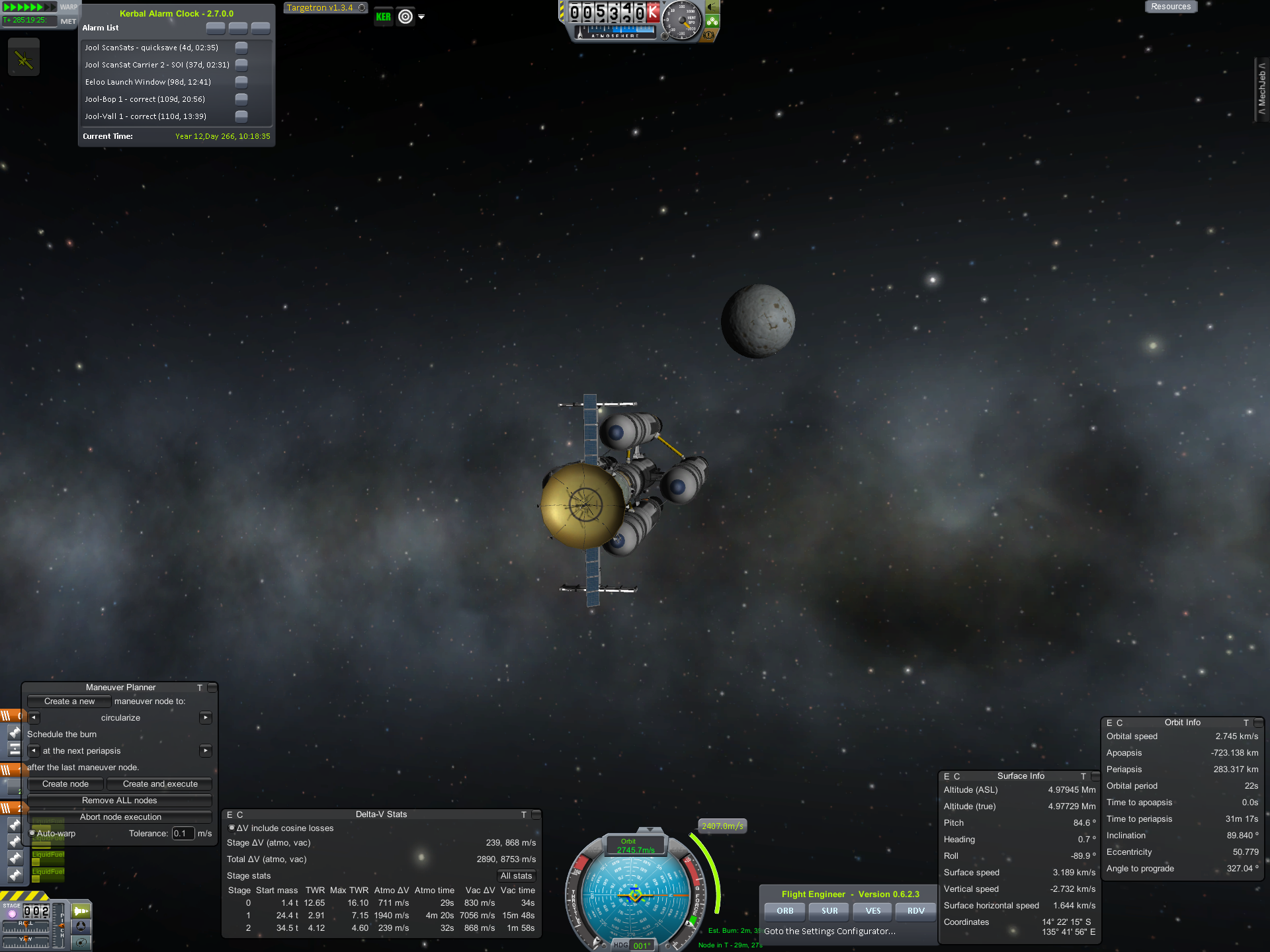Screen dimensions: 1270x952
Task: Open the Resources panel
Action: pyautogui.click(x=1170, y=7)
